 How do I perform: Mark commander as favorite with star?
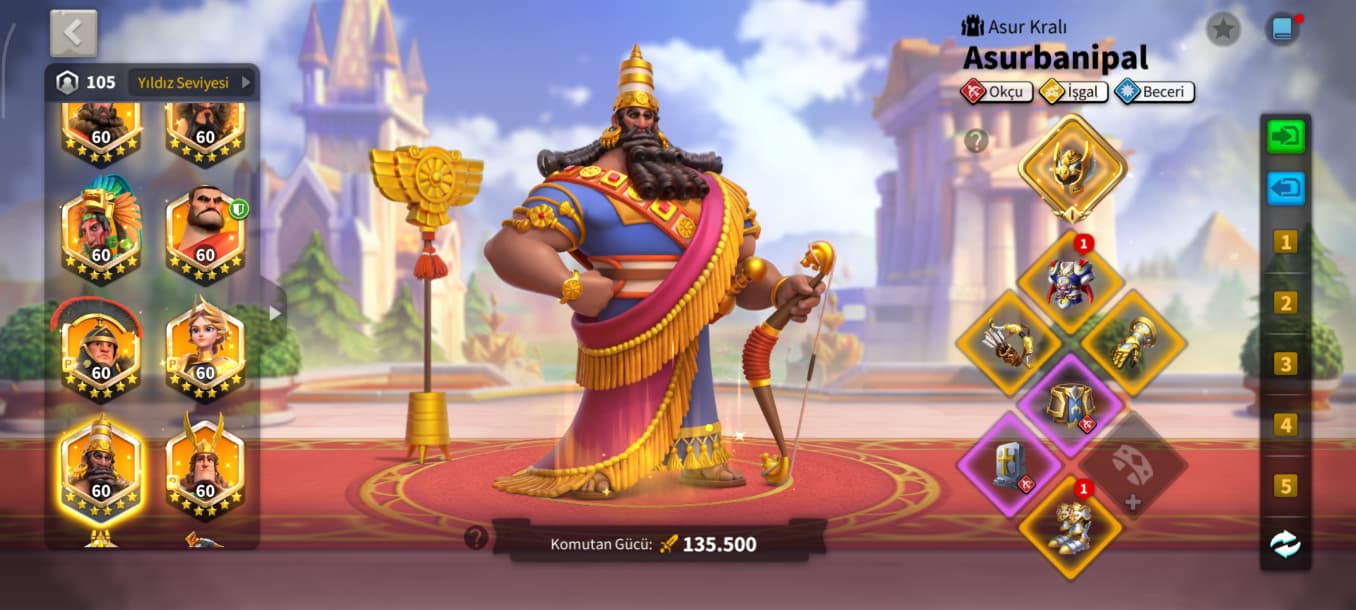coord(1222,29)
